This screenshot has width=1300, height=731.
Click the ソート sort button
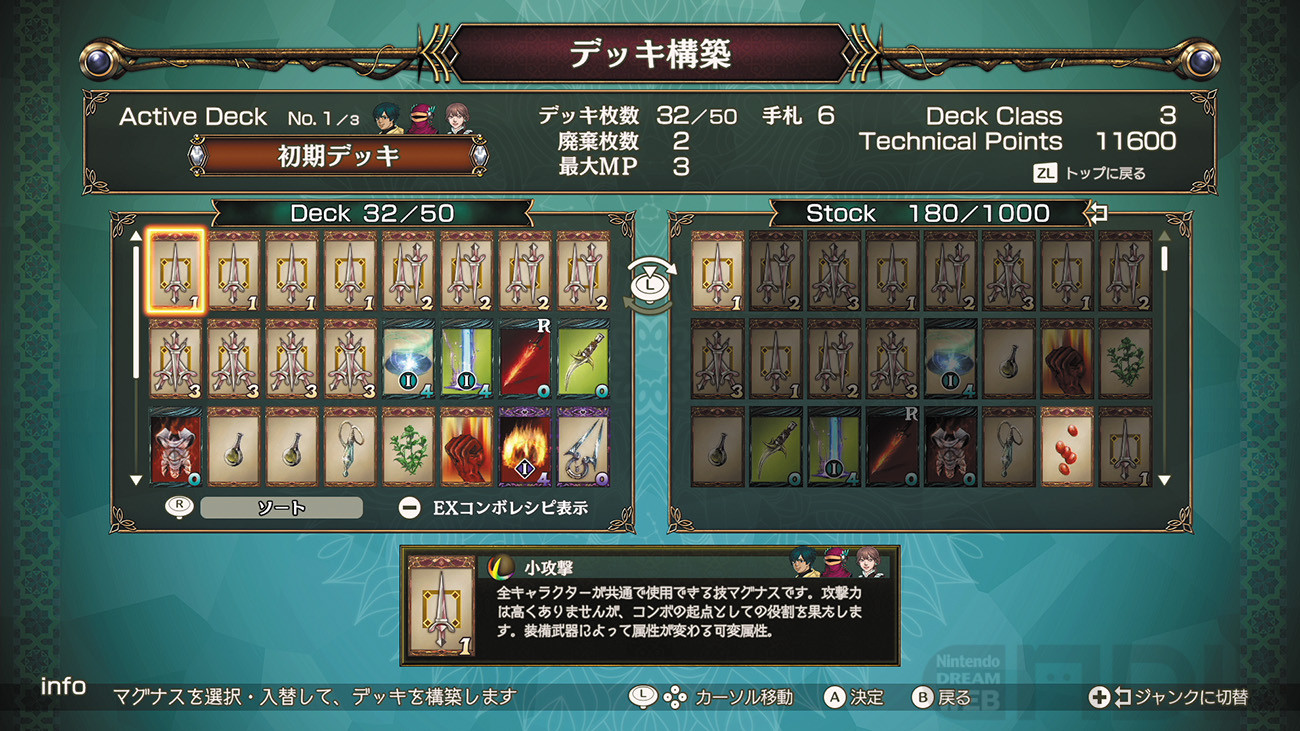[281, 508]
